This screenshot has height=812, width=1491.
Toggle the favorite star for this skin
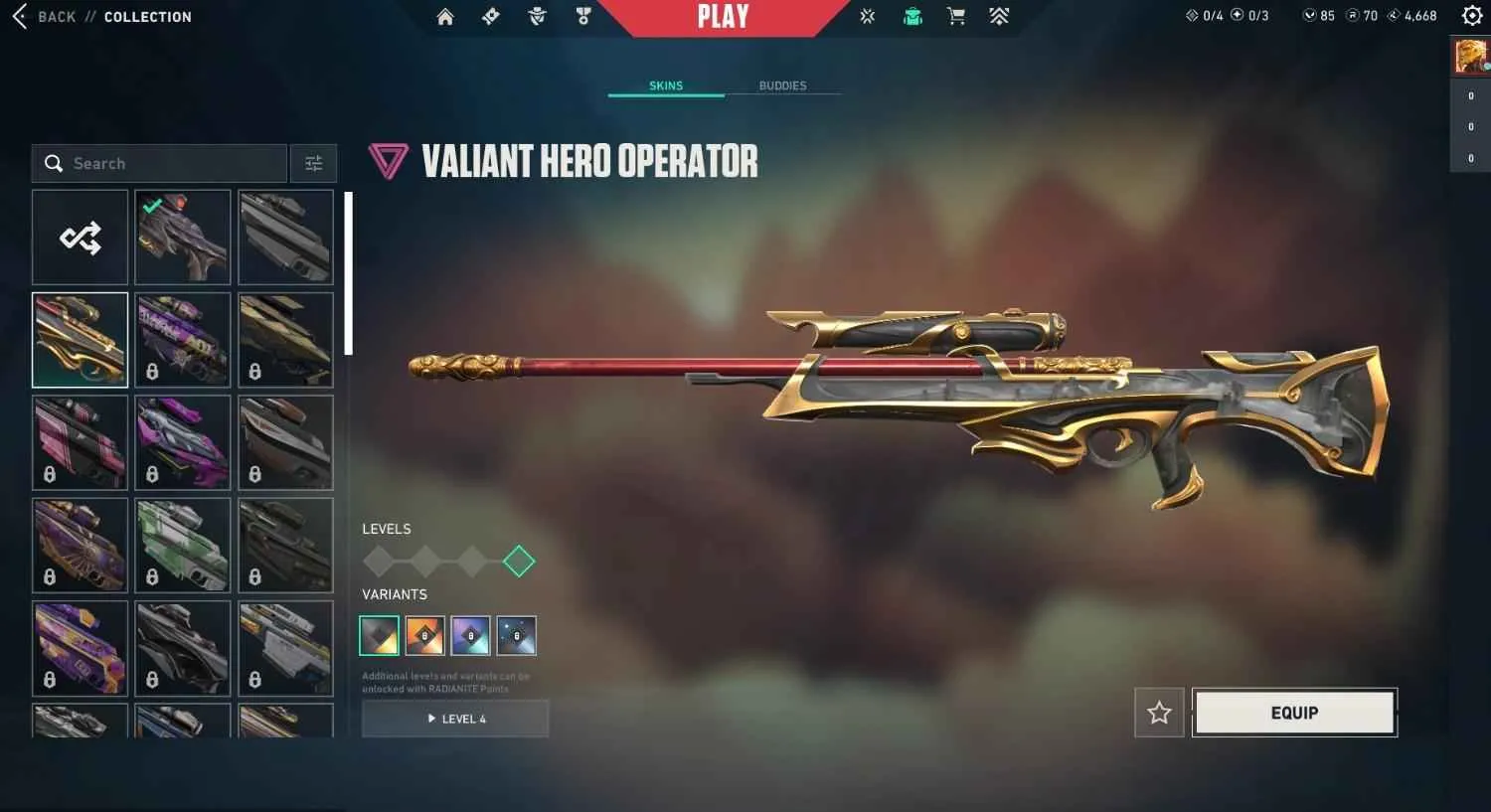pyautogui.click(x=1158, y=713)
